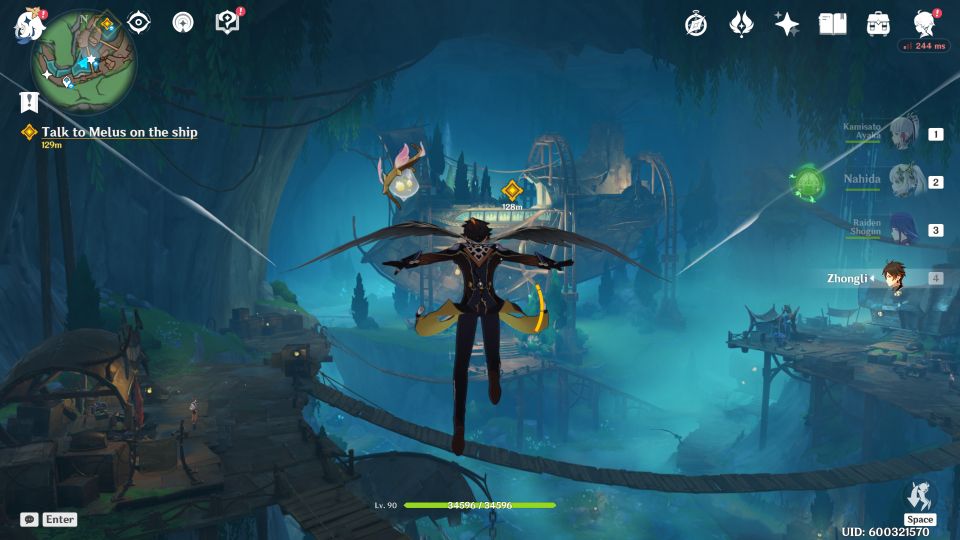Viewport: 960px width, 540px height.
Task: Select the 'Talk to Melus on the ship' quest tracker
Action: pyautogui.click(x=119, y=132)
